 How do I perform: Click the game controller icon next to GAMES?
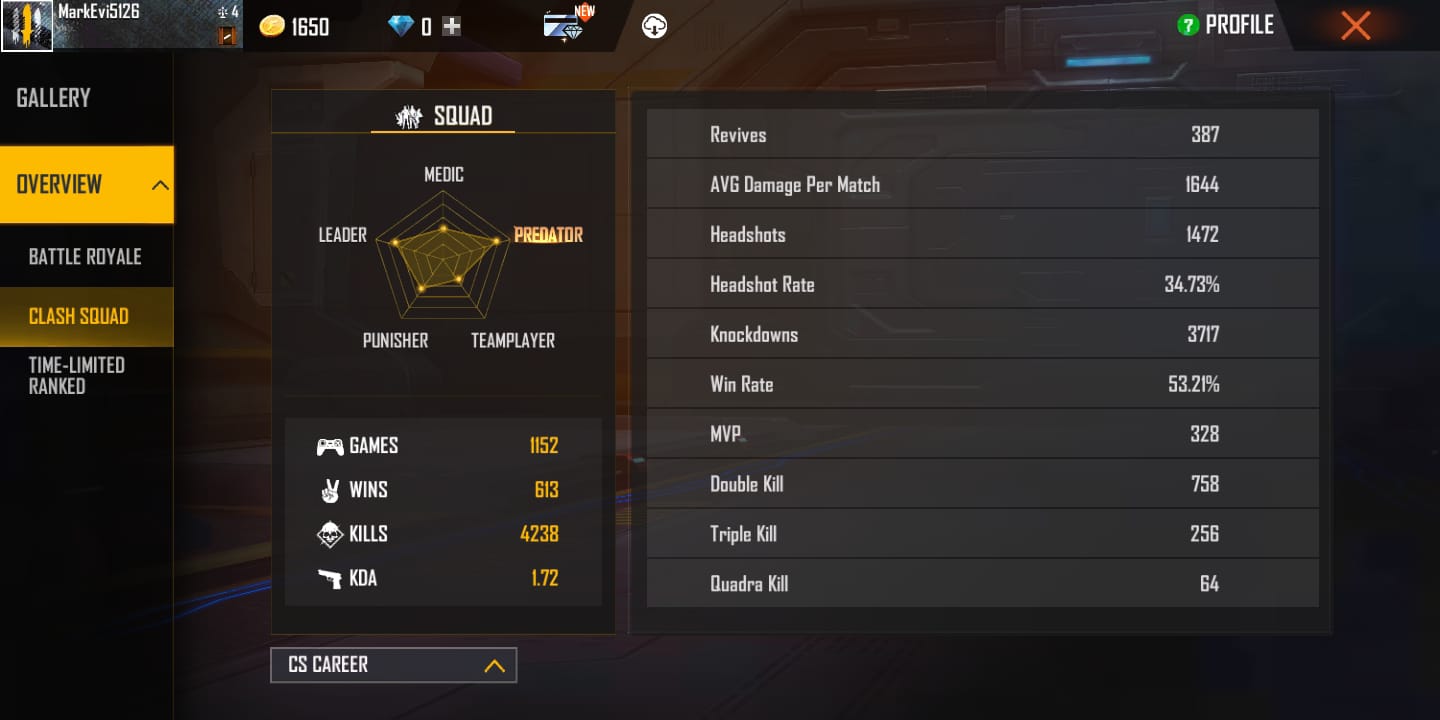point(331,445)
